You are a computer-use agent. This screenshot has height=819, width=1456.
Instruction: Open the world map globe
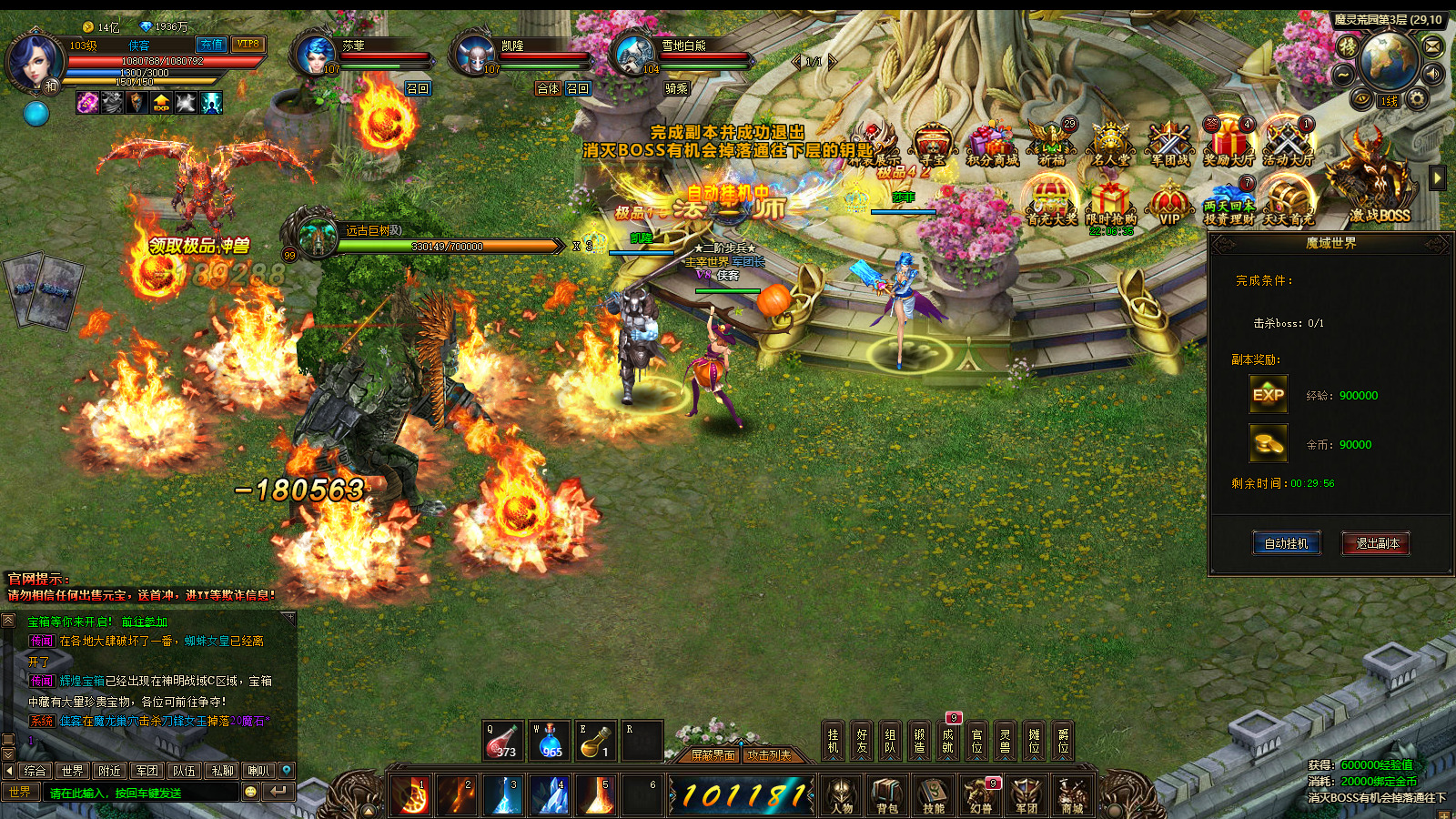pos(1388,60)
